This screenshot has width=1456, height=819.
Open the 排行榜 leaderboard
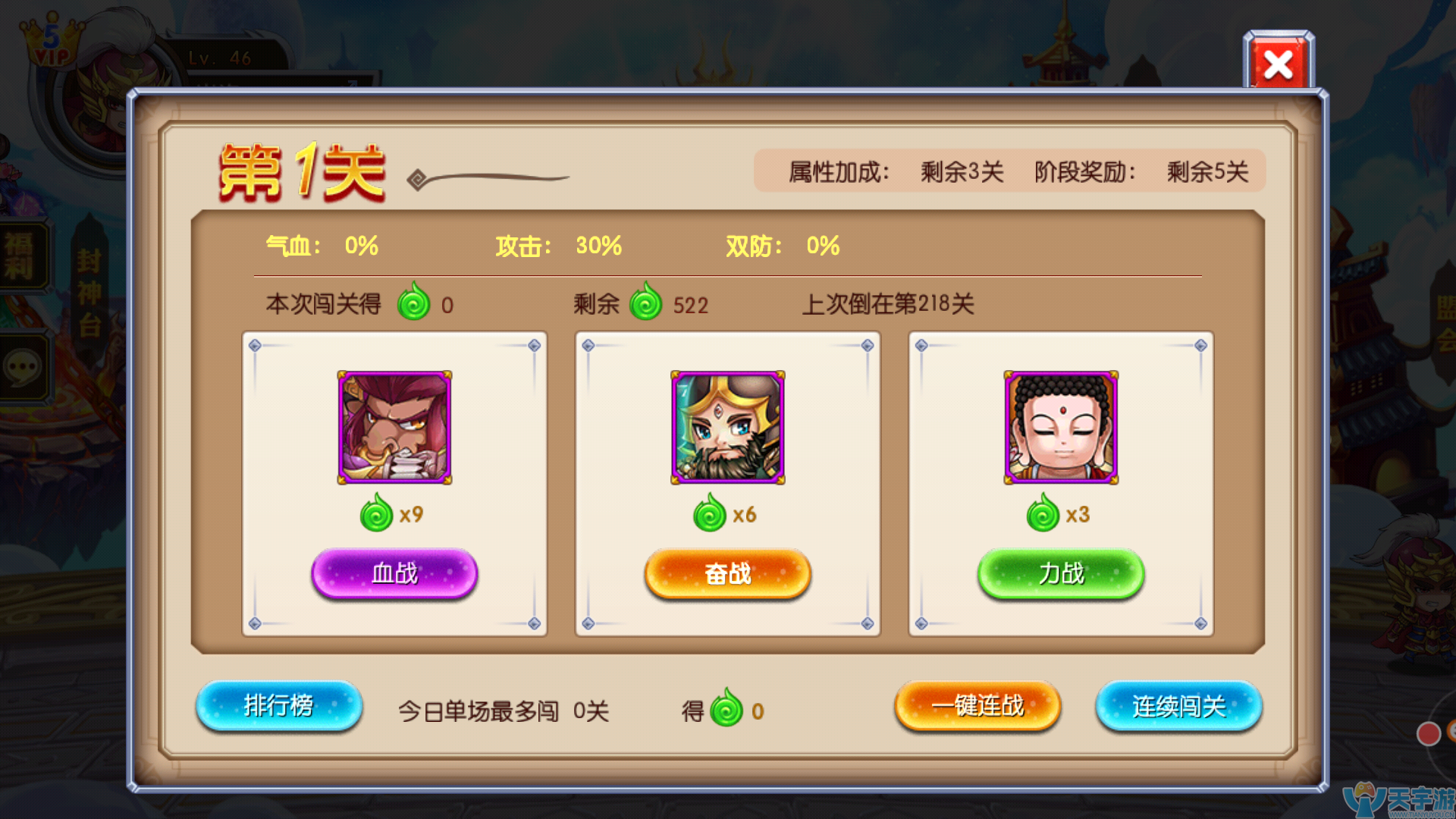point(278,706)
